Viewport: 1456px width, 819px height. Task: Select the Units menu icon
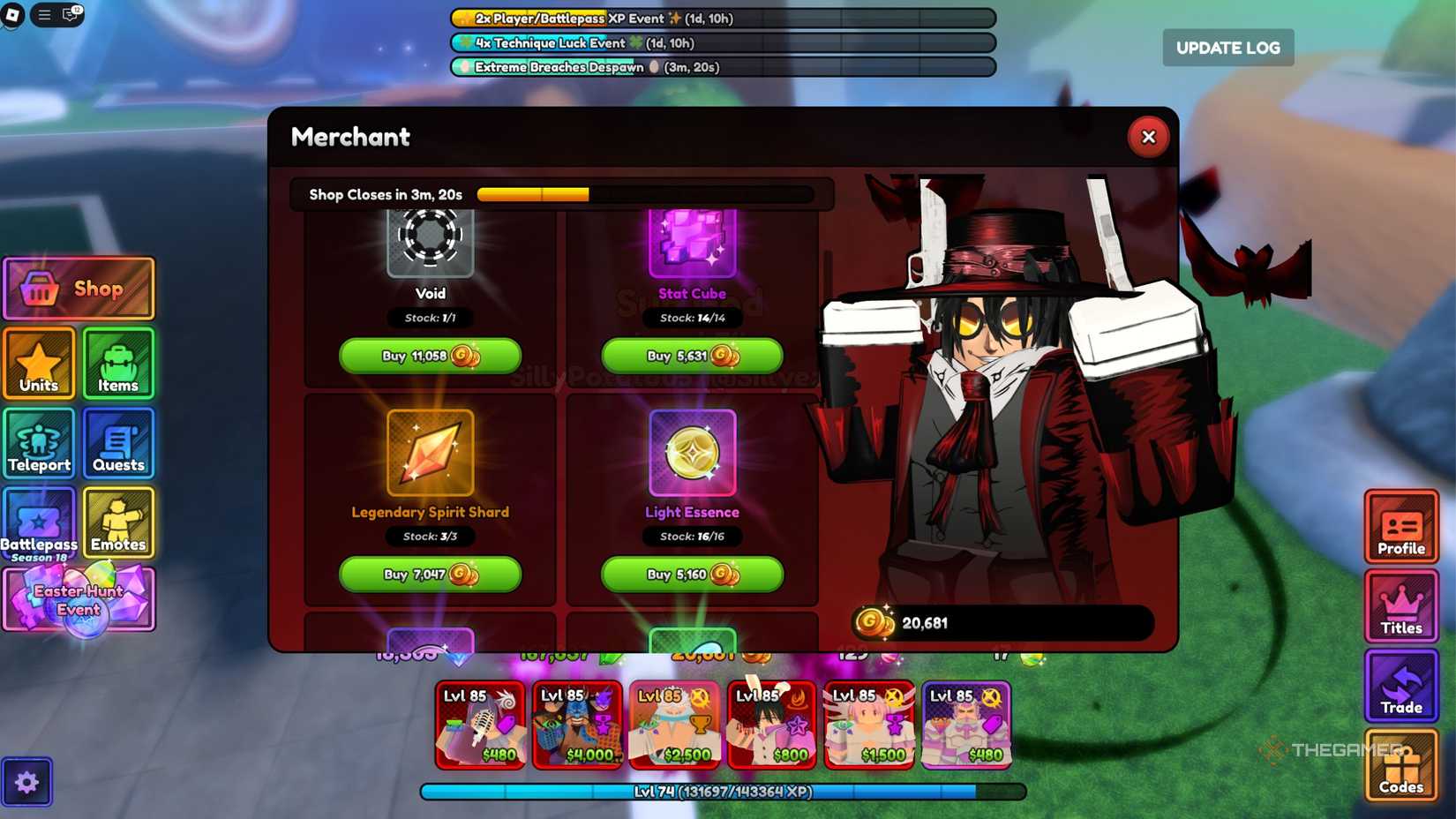39,363
